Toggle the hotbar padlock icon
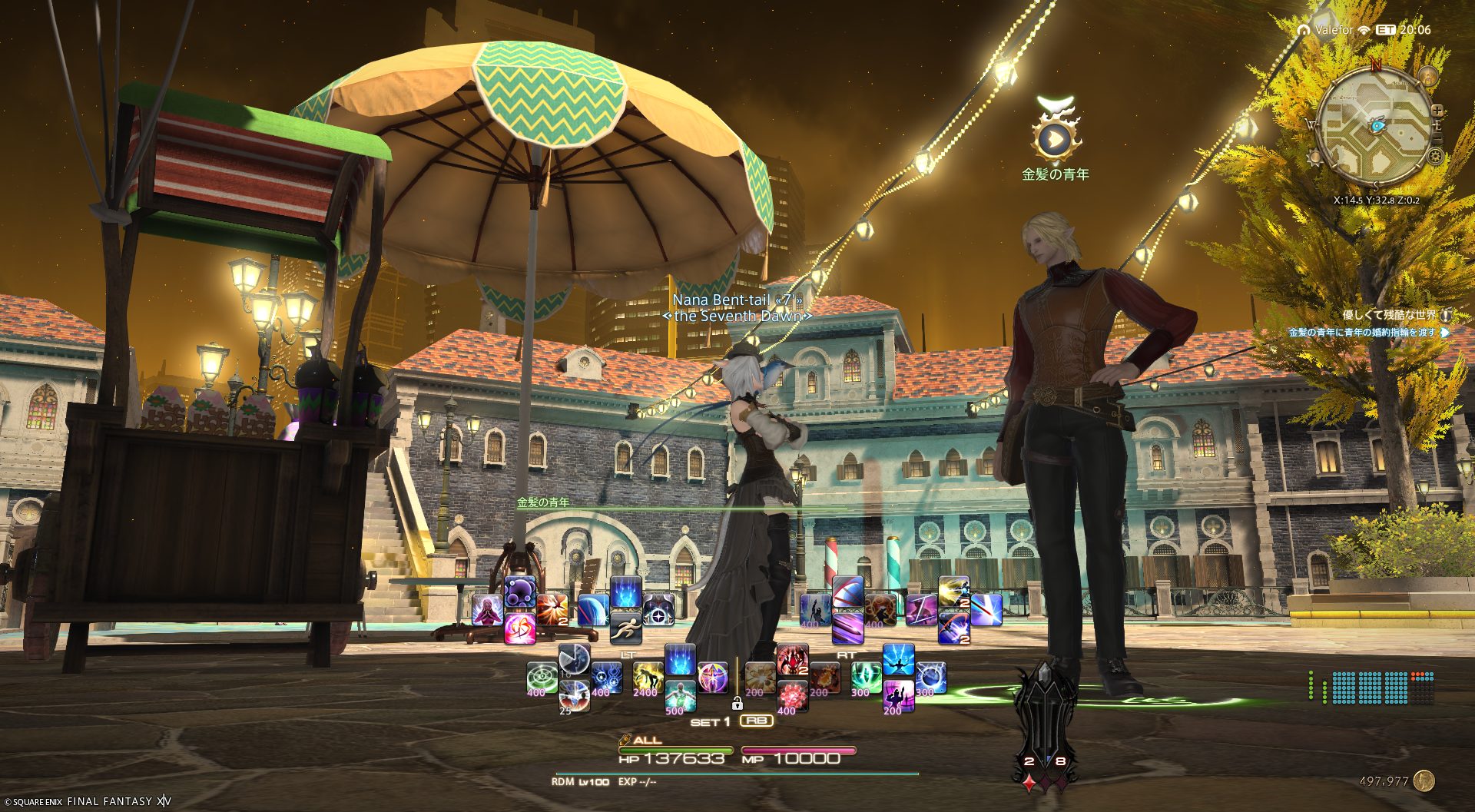1475x812 pixels. point(737,702)
